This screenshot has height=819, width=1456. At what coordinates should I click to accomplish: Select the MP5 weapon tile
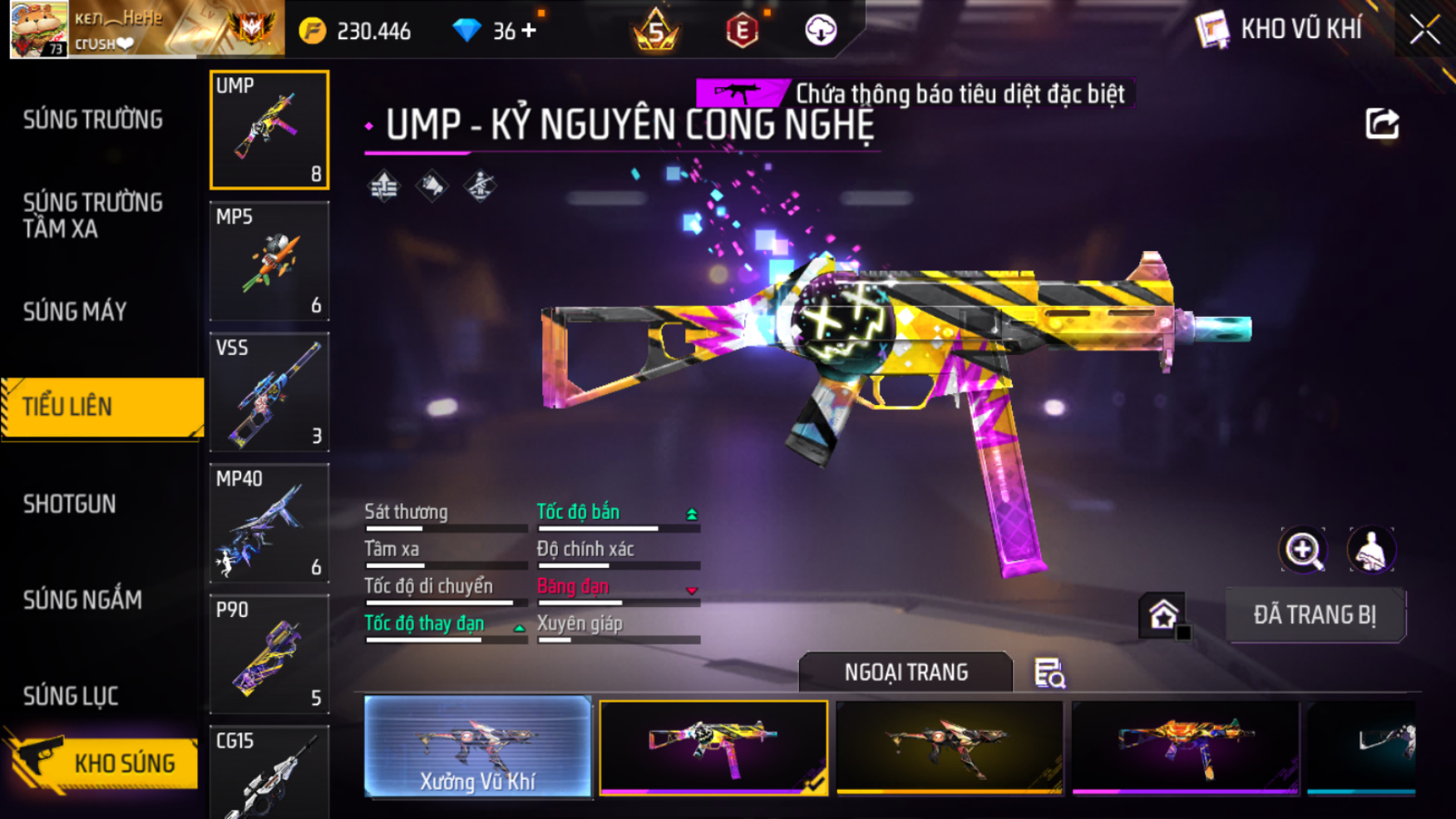pos(269,261)
